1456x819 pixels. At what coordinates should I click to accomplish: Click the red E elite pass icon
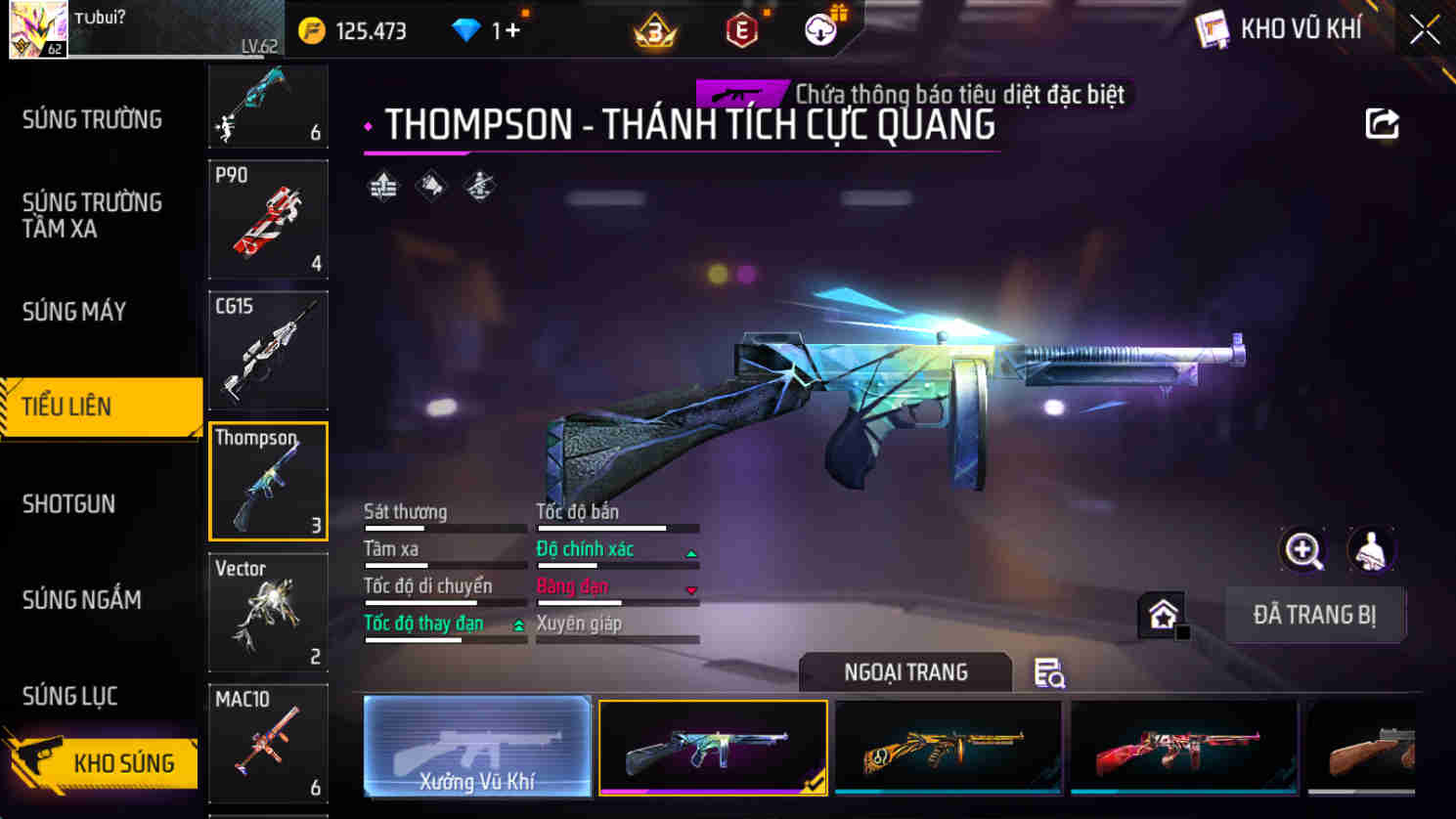[741, 29]
